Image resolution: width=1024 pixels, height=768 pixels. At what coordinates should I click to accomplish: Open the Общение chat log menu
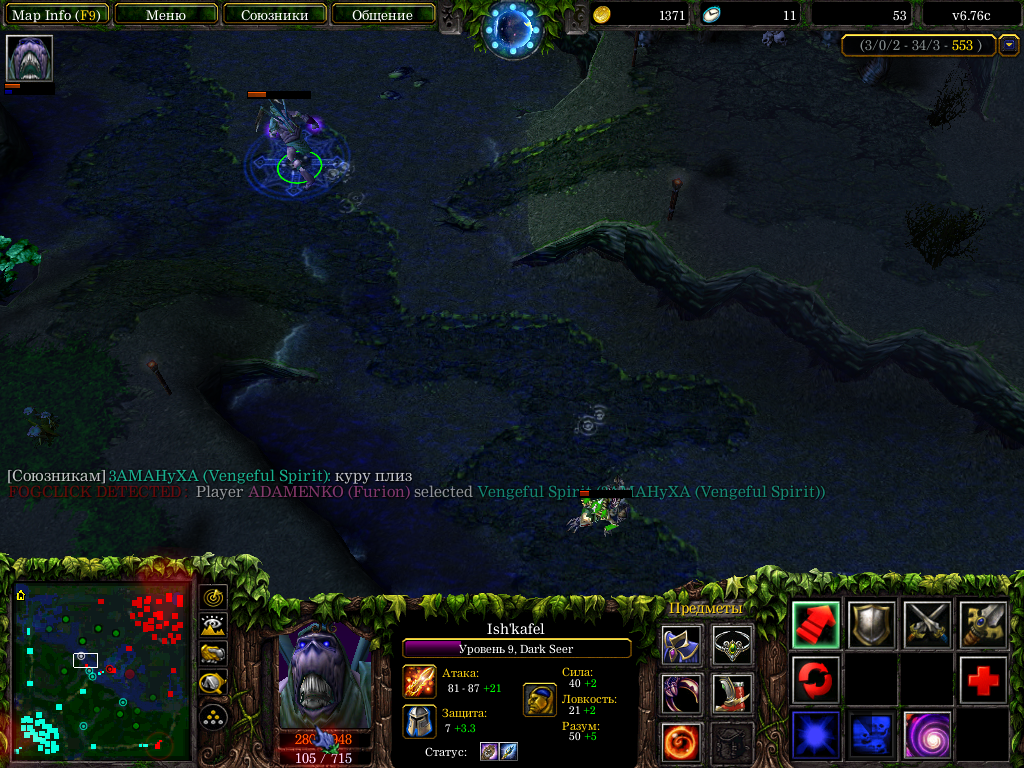[383, 15]
